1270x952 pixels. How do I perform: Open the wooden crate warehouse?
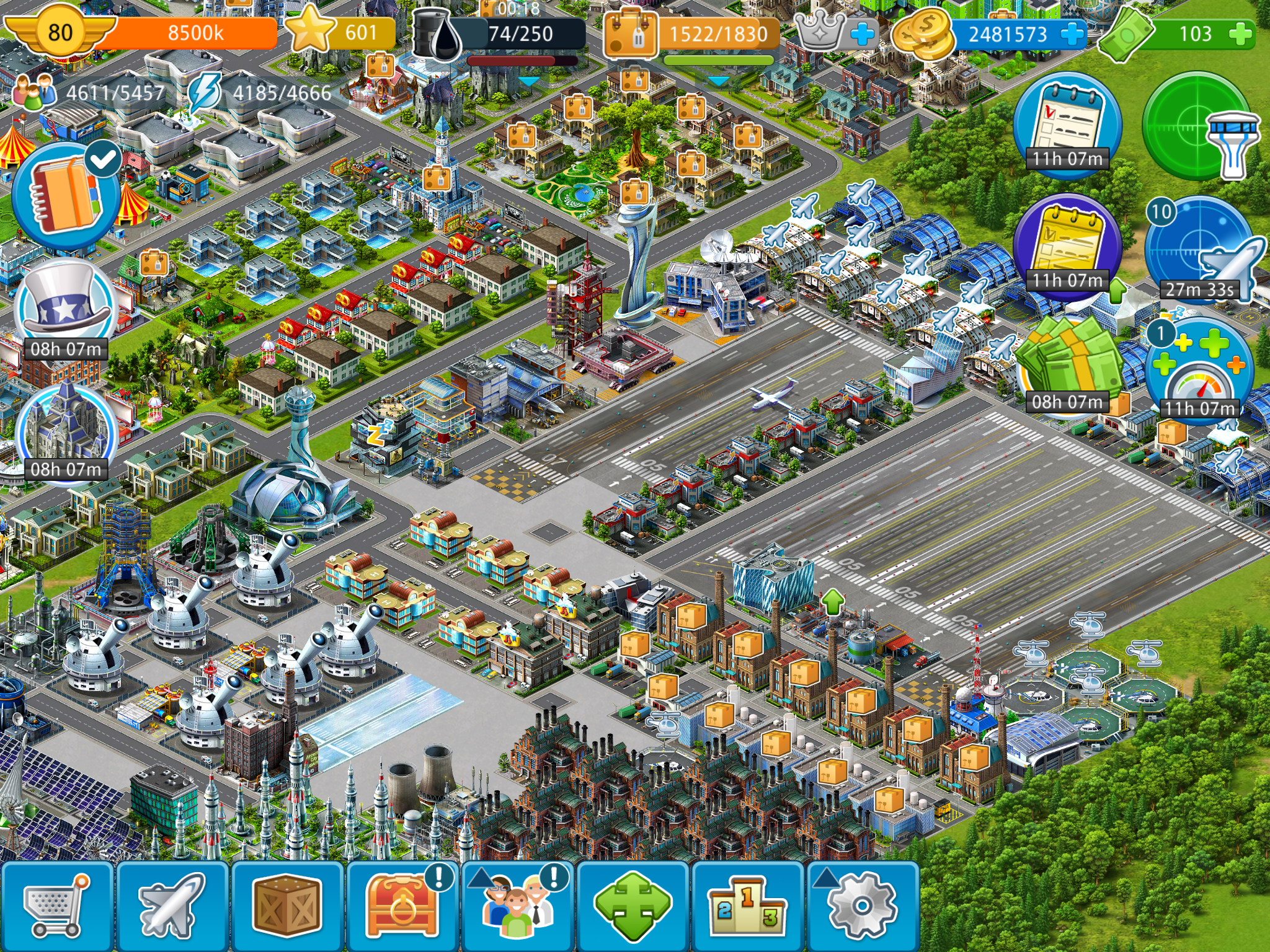tap(286, 905)
